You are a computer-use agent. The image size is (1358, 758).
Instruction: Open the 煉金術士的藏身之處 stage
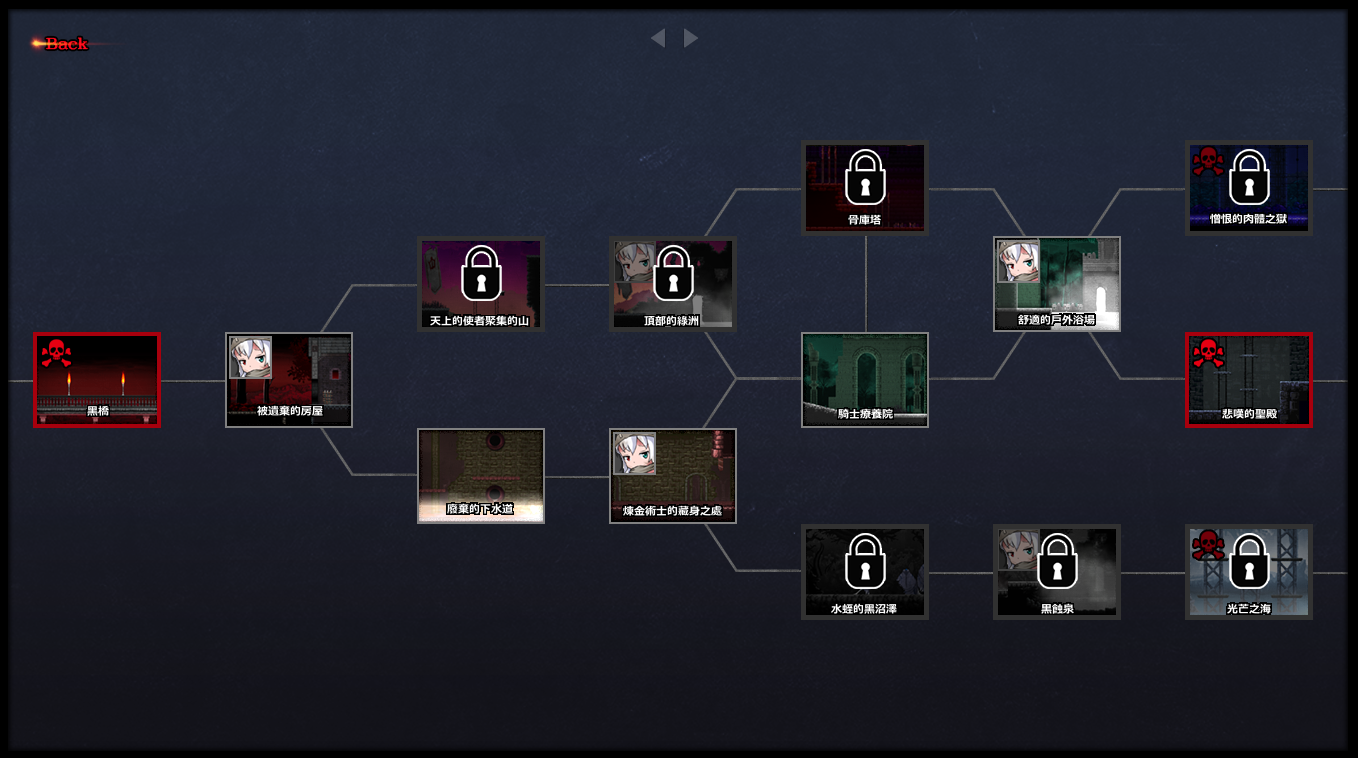(673, 476)
